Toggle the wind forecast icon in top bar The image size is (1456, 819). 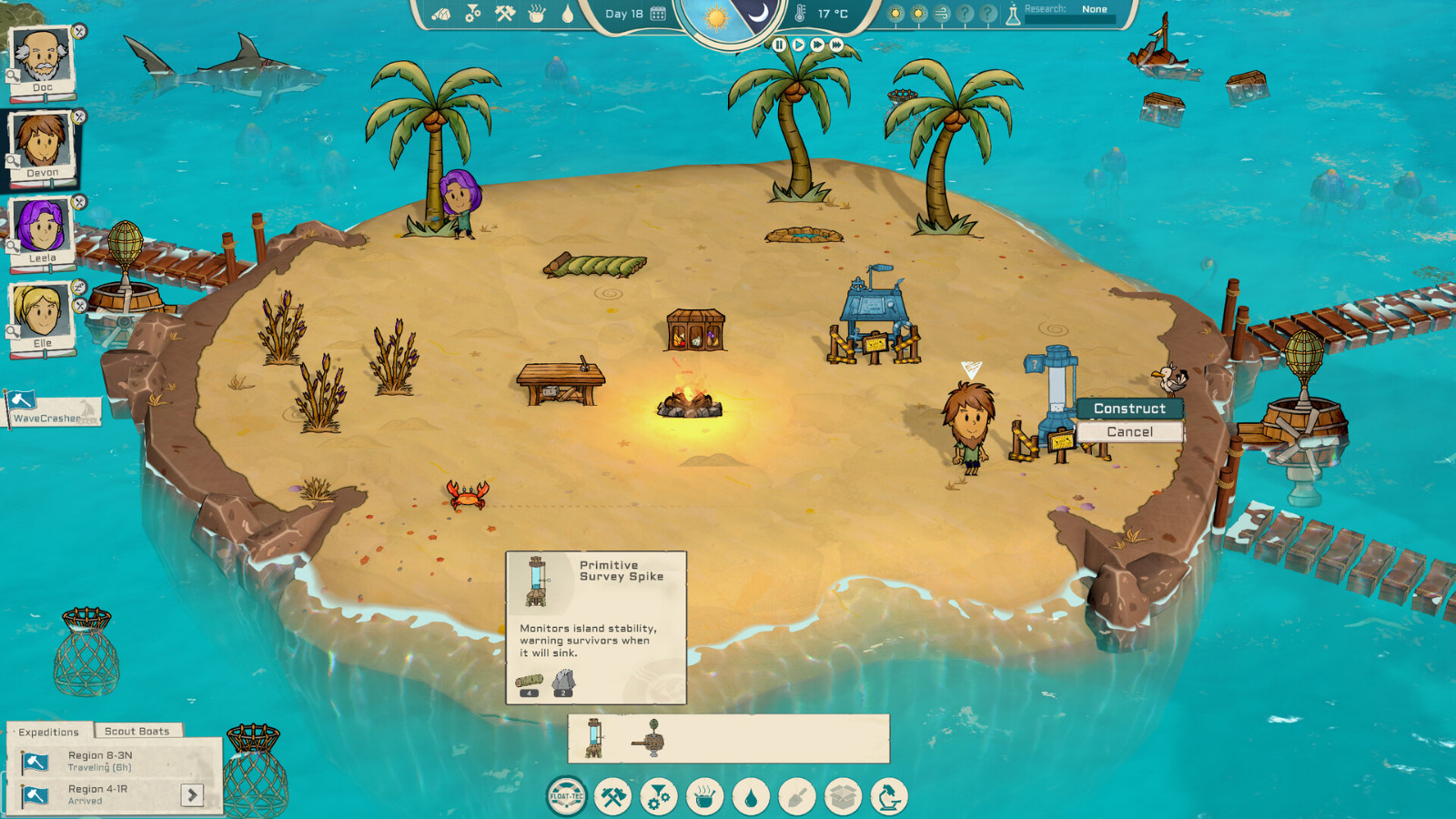coord(942,13)
